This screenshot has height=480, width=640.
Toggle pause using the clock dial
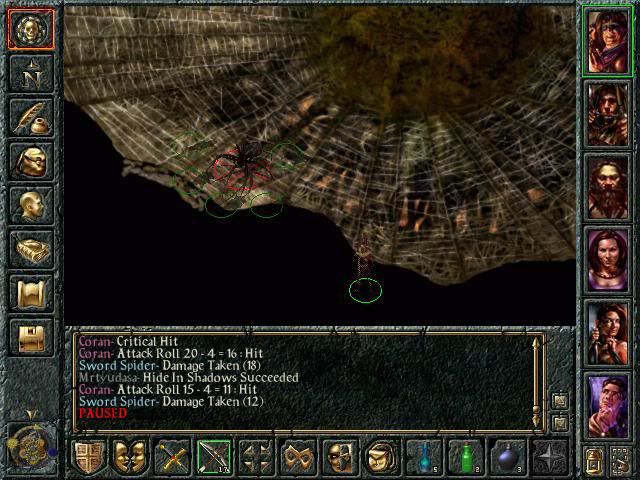30,440
